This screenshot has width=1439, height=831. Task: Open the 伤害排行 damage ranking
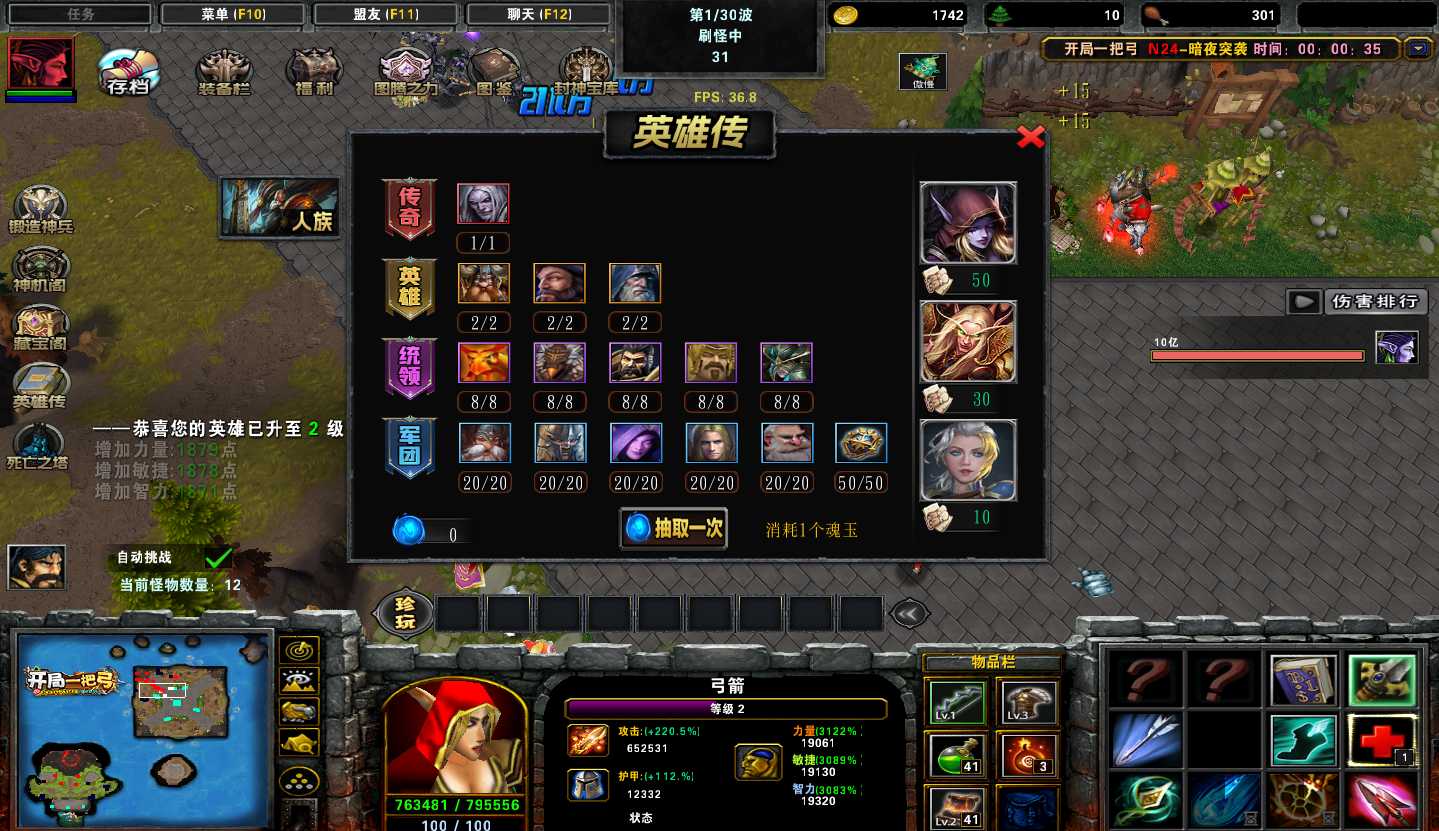(1373, 301)
